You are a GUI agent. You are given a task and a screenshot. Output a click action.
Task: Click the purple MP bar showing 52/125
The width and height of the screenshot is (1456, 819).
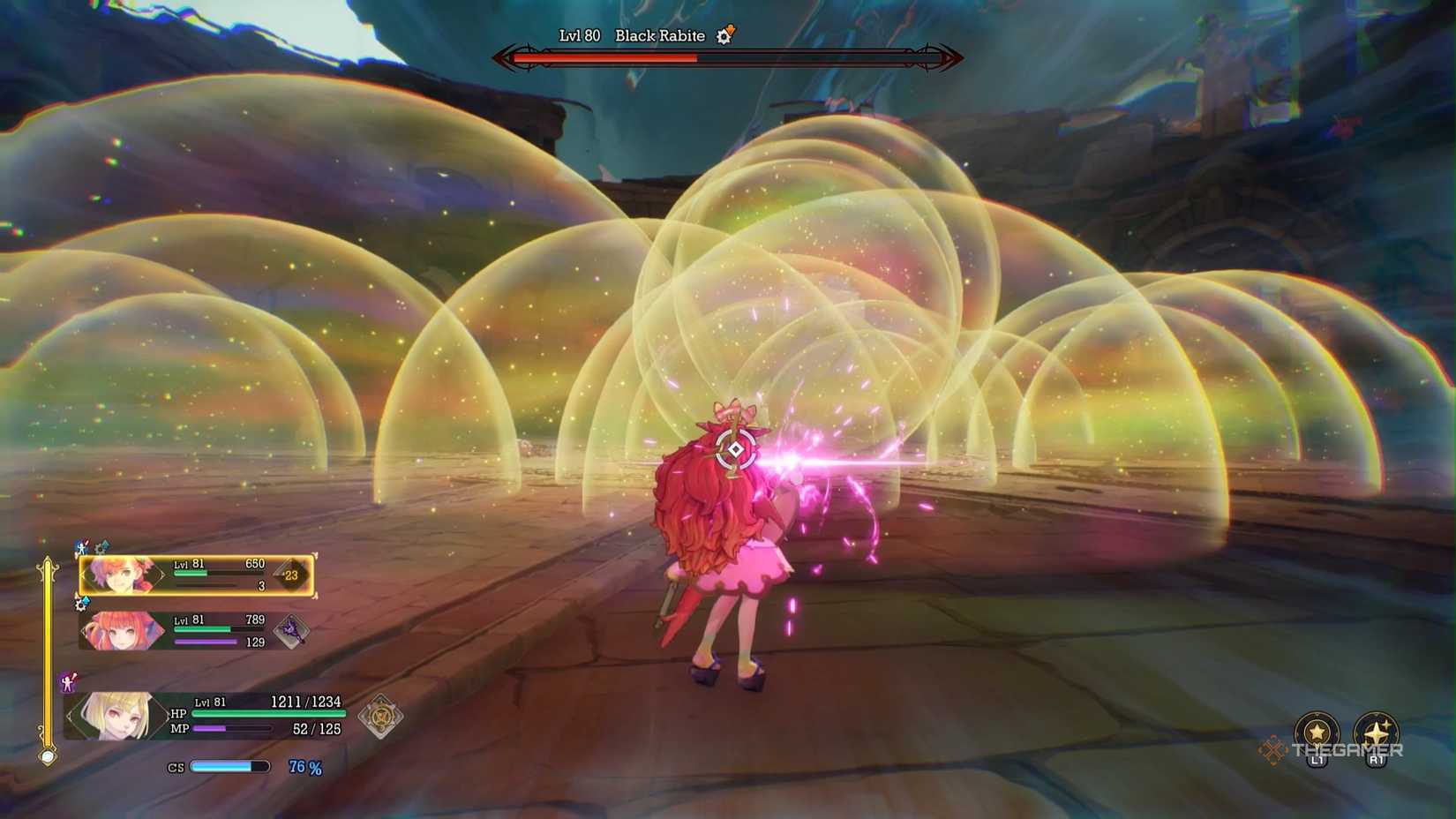pyautogui.click(x=234, y=729)
